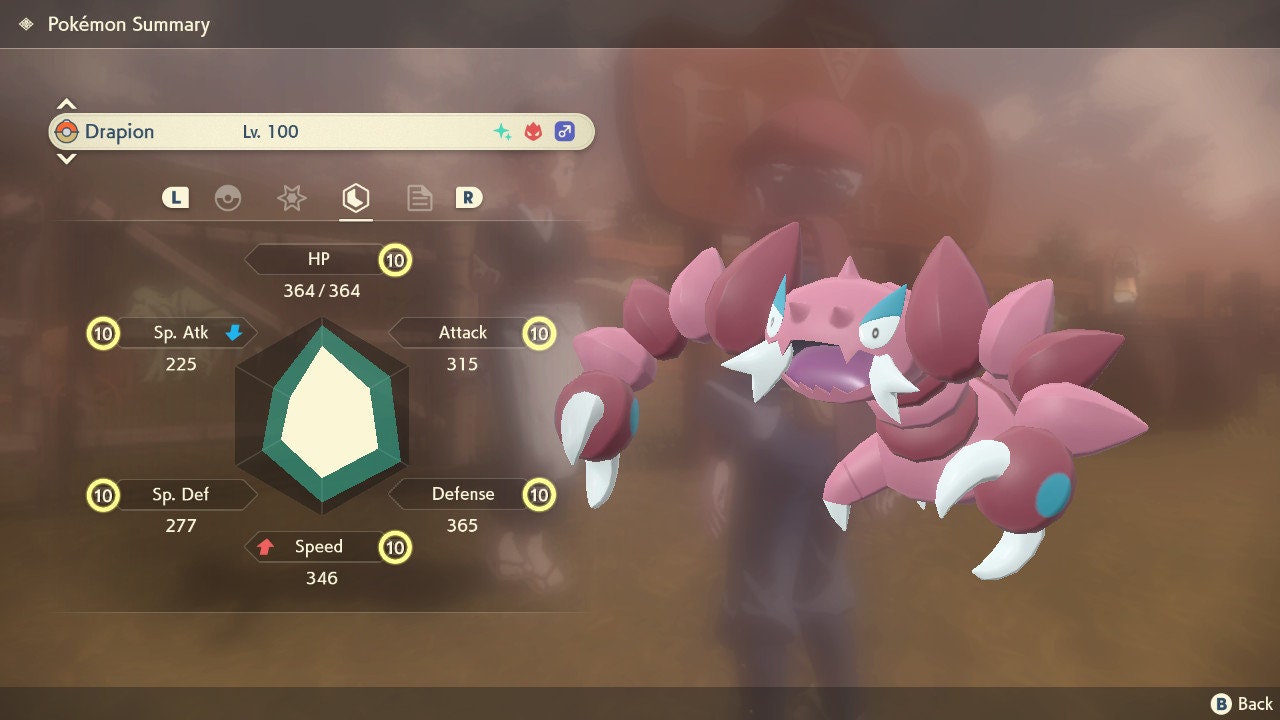Click the HP effort level 10 badge
Viewport: 1280px width, 720px height.
coord(394,258)
